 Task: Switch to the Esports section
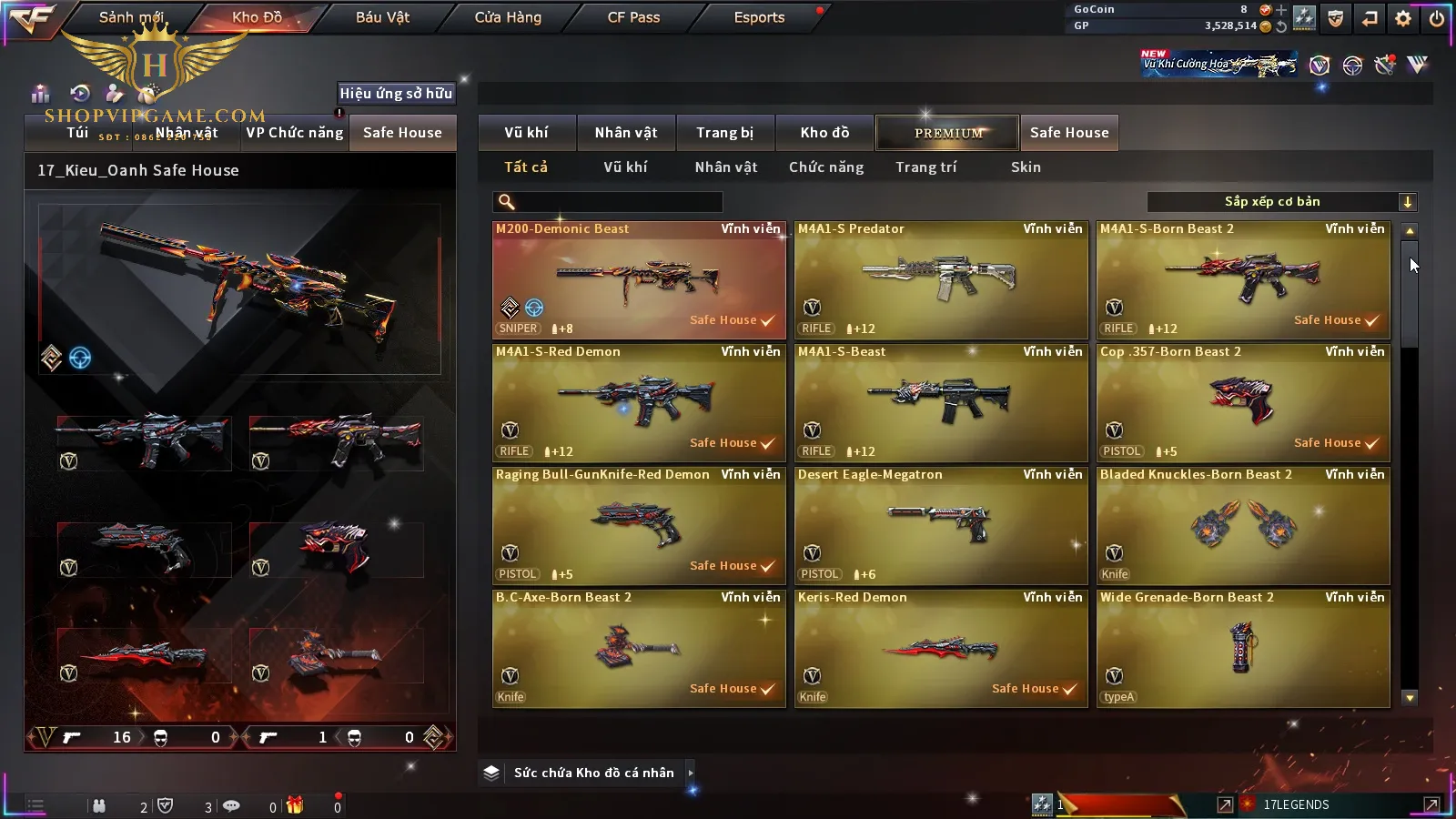[759, 17]
